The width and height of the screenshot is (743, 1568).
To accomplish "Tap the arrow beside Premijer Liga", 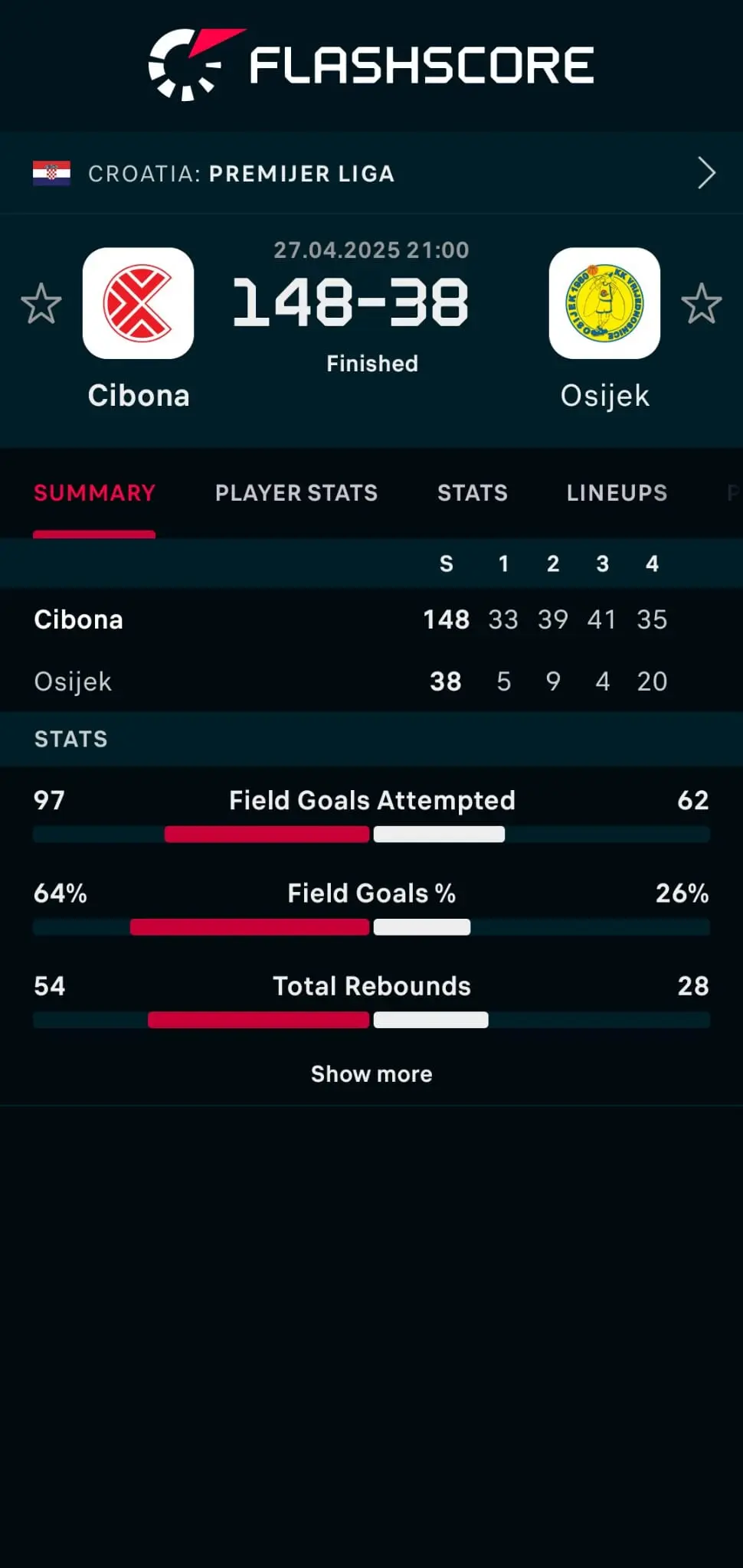I will 706,173.
